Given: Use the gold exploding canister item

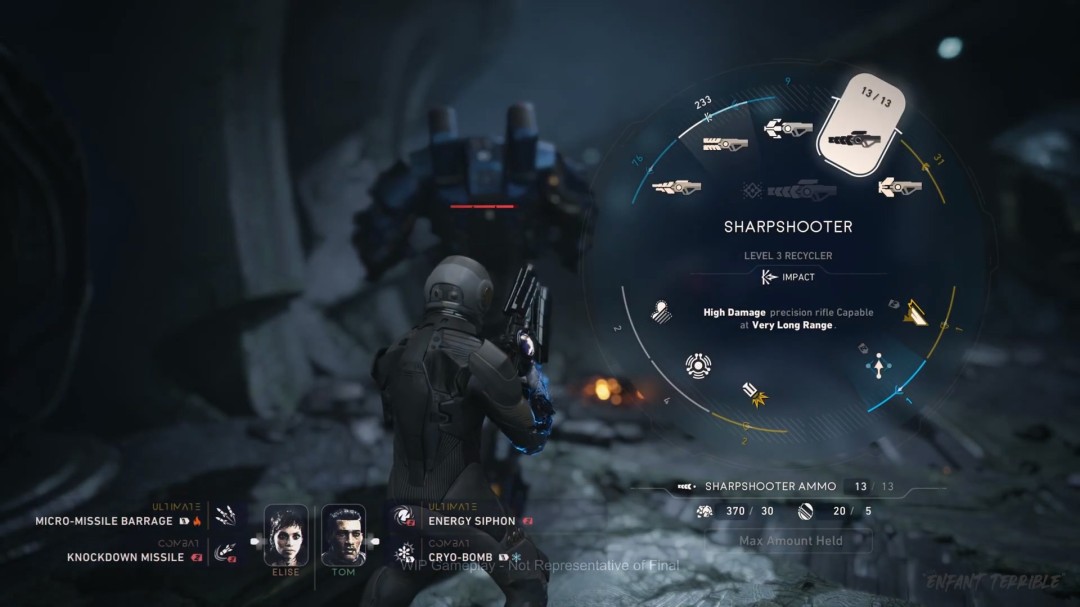Looking at the screenshot, I should (x=754, y=395).
